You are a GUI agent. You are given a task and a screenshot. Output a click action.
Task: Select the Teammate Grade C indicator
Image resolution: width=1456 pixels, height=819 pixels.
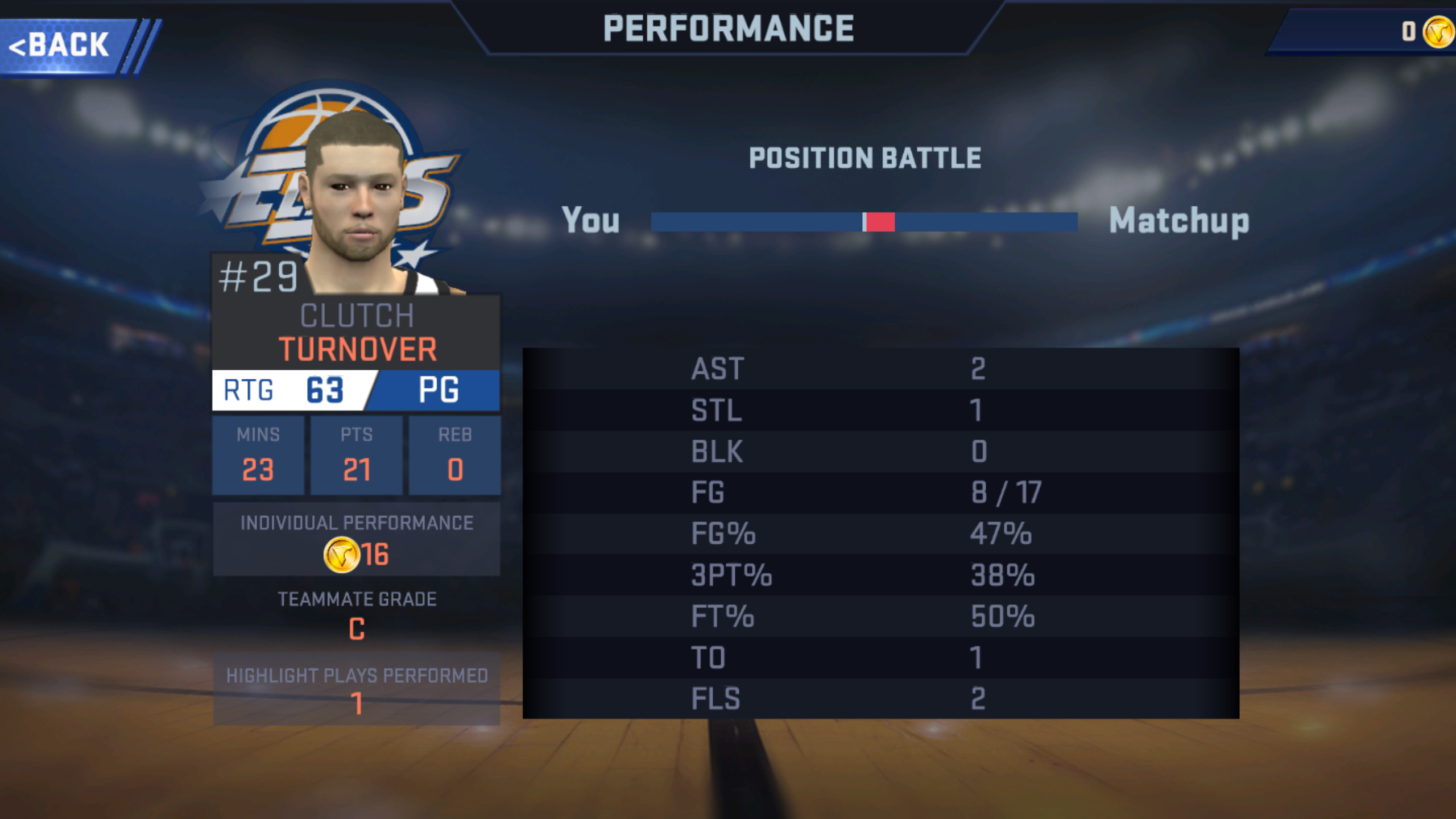(357, 629)
